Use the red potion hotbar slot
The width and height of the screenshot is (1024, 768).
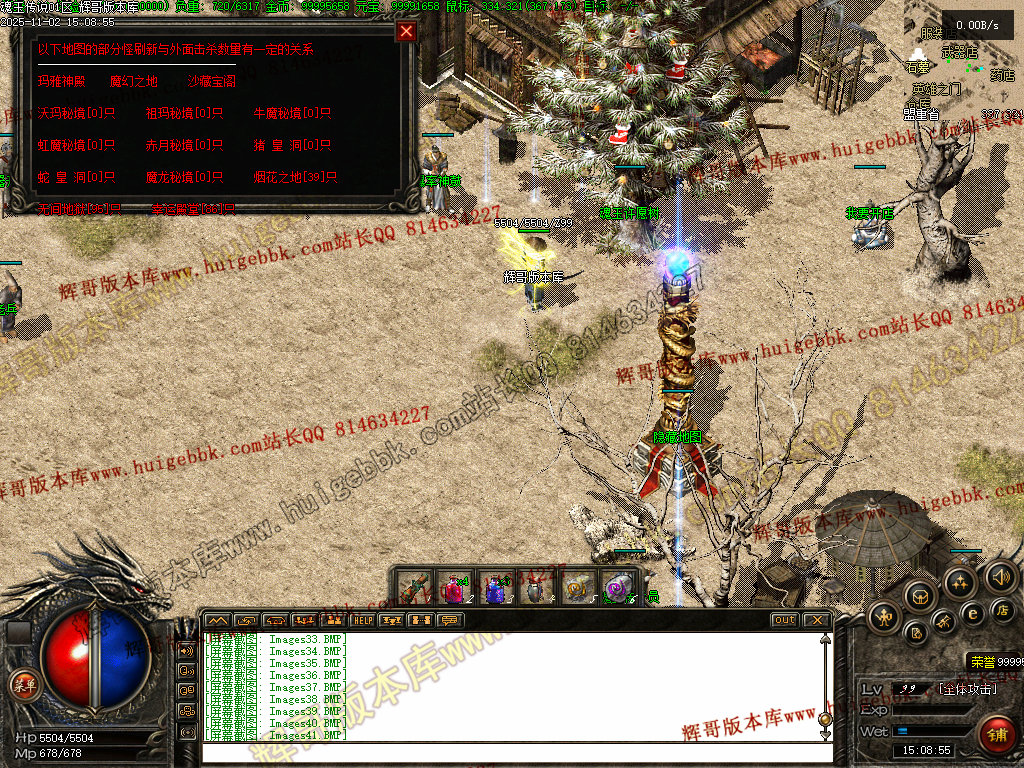pos(455,588)
